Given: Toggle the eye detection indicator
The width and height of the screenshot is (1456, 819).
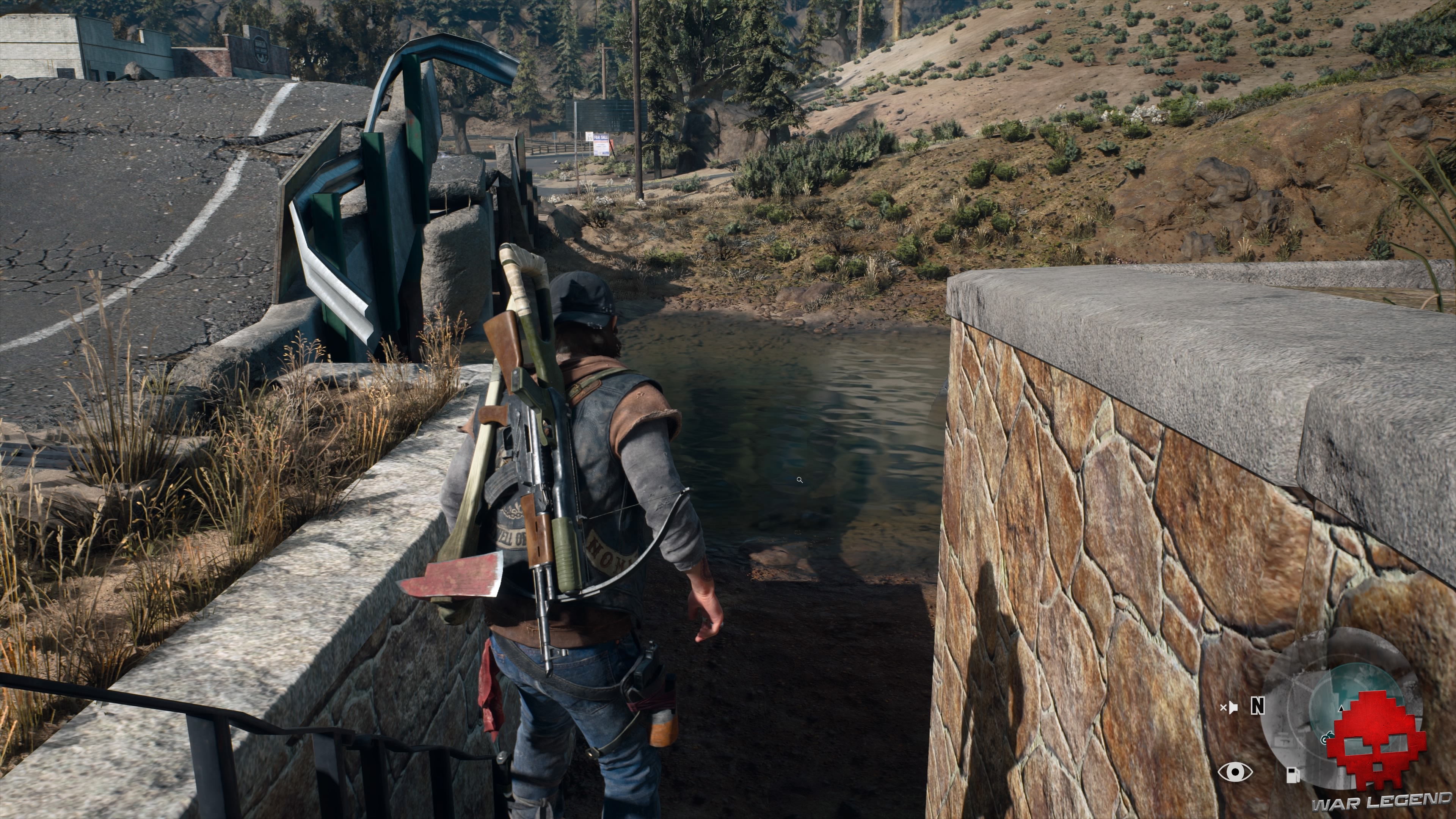Looking at the screenshot, I should (x=1236, y=772).
